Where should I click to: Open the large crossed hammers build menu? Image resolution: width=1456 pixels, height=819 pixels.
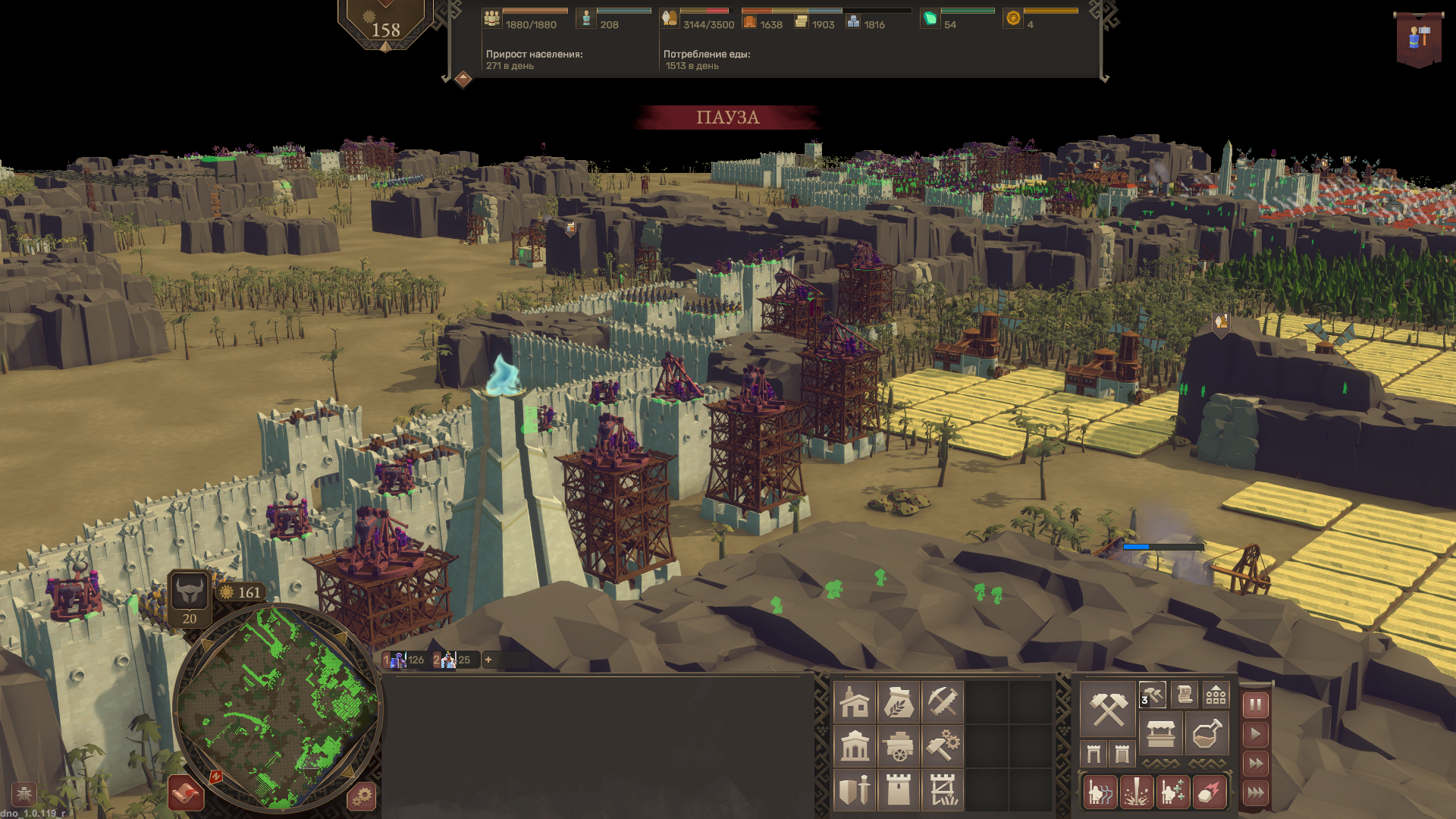pyautogui.click(x=1108, y=710)
